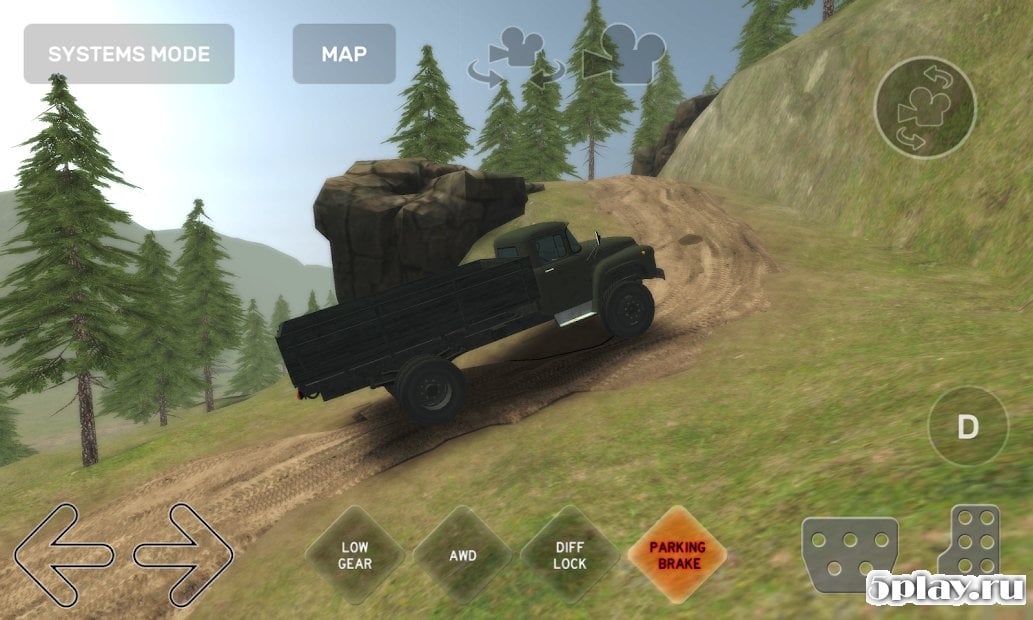
Task: Steer left with the left arrow
Action: click(x=63, y=554)
